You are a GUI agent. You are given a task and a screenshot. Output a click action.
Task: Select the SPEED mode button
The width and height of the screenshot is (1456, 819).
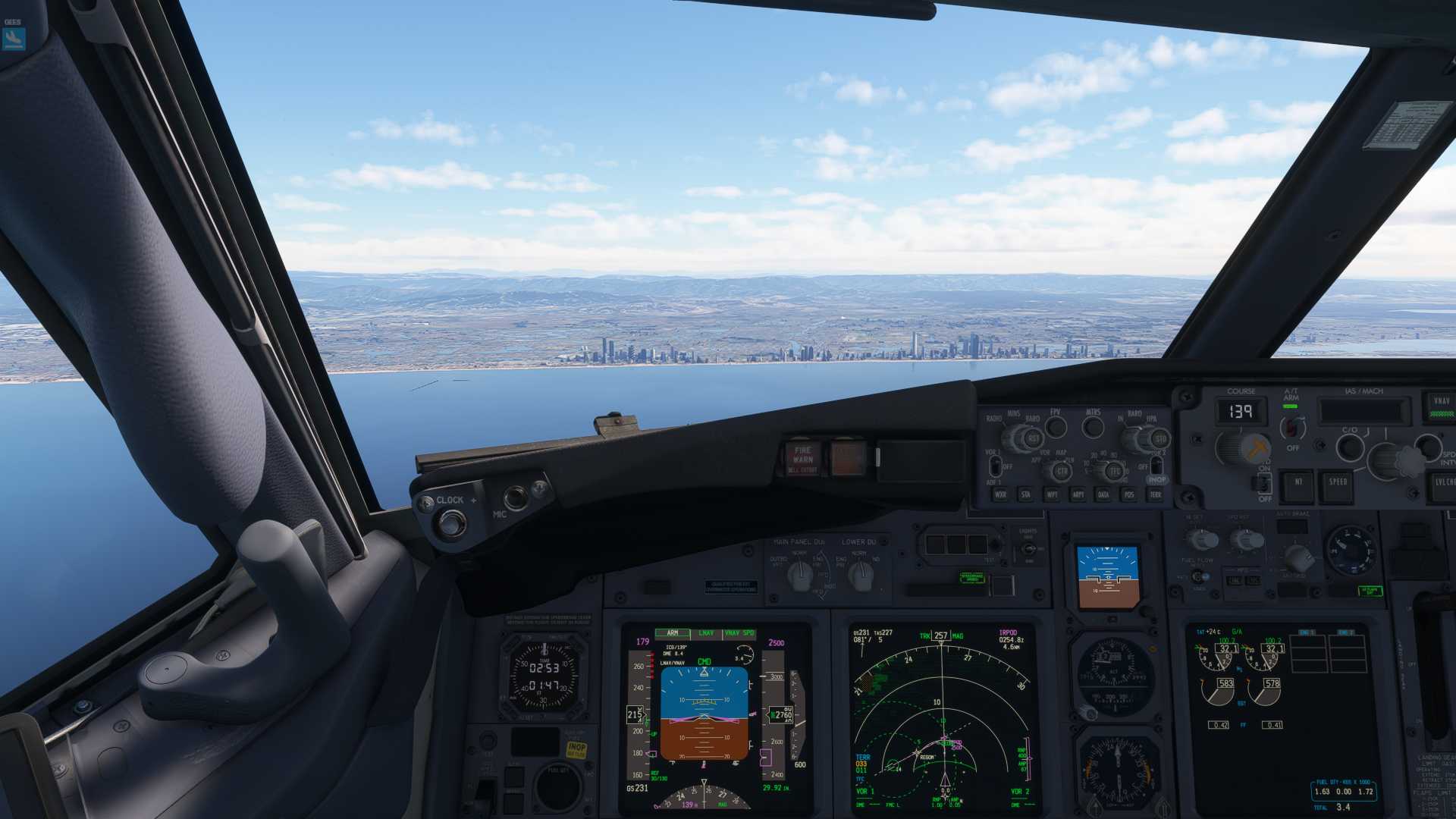click(x=1337, y=482)
